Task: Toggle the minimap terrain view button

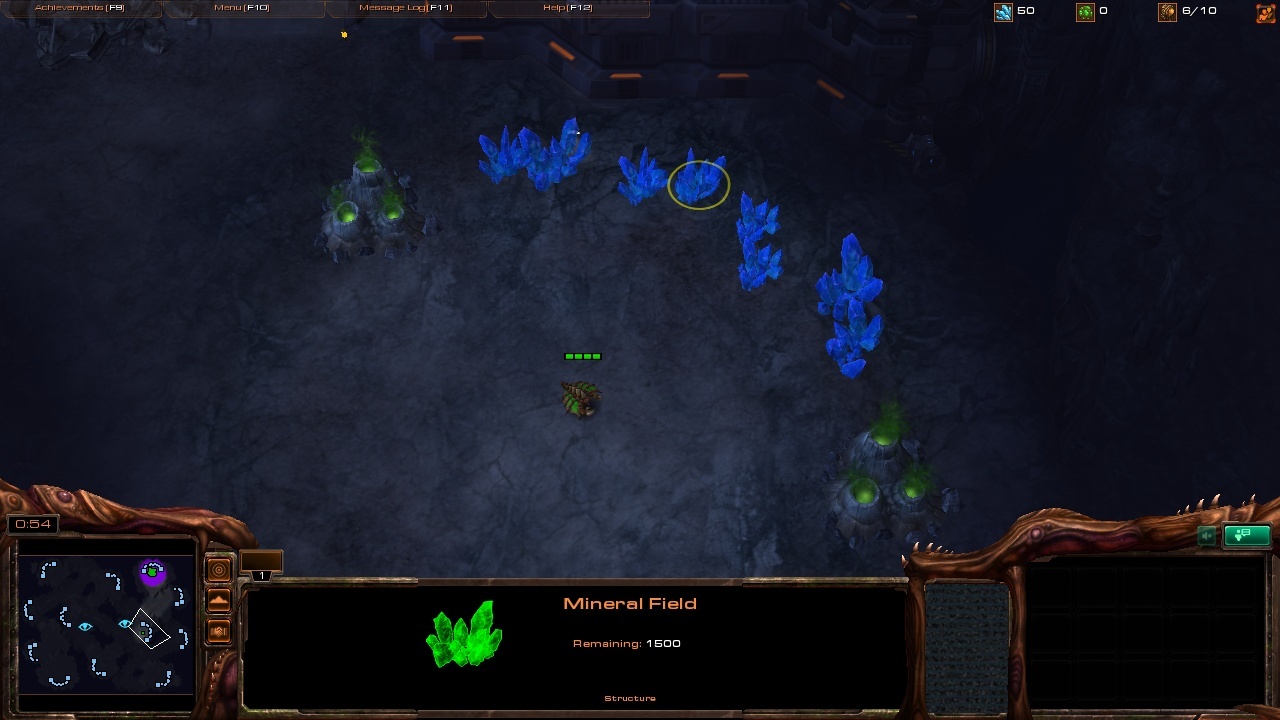Action: [x=219, y=601]
